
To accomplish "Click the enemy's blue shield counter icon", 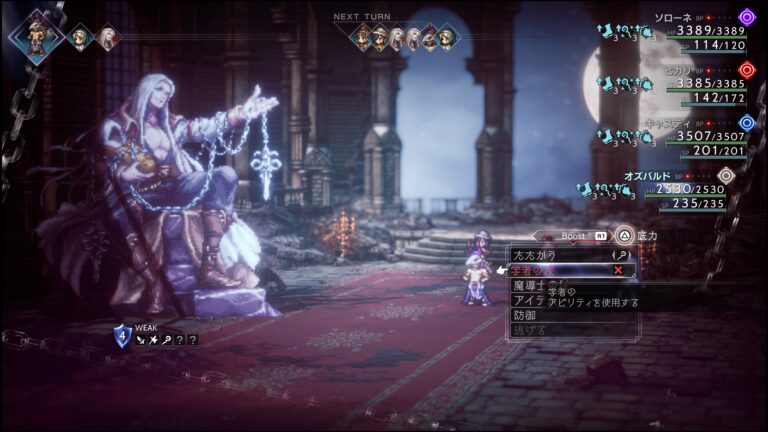I will tap(122, 333).
